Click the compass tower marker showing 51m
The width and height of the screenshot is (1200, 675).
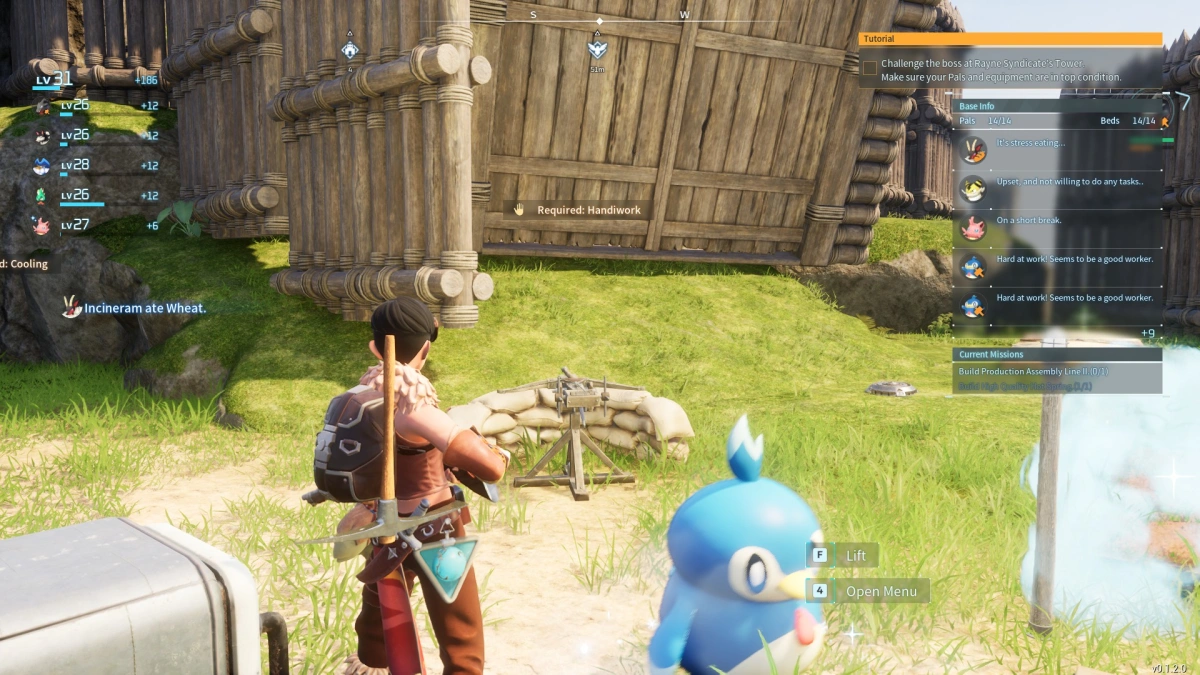(597, 49)
